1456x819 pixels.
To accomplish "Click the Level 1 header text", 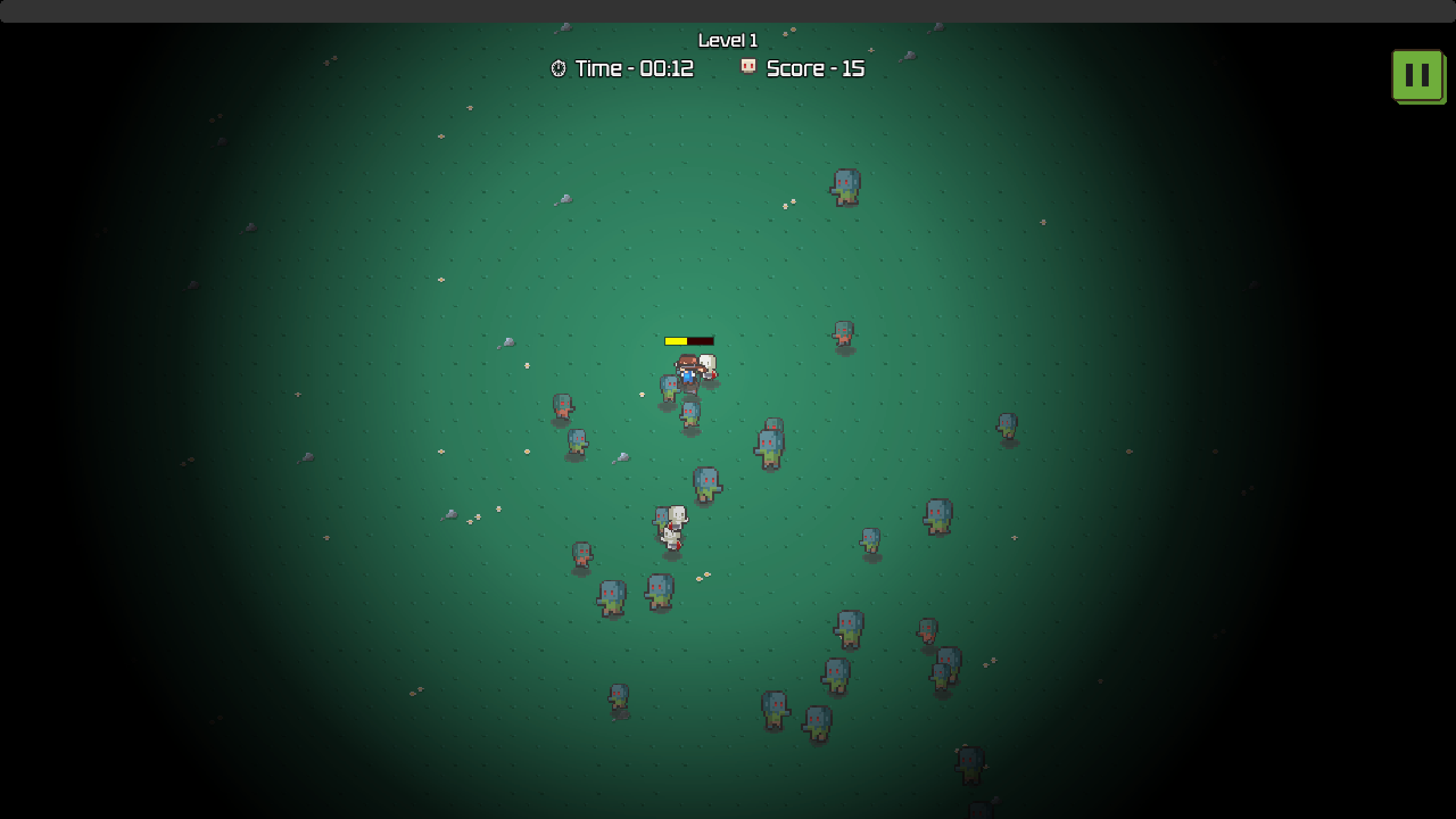I will (x=728, y=40).
